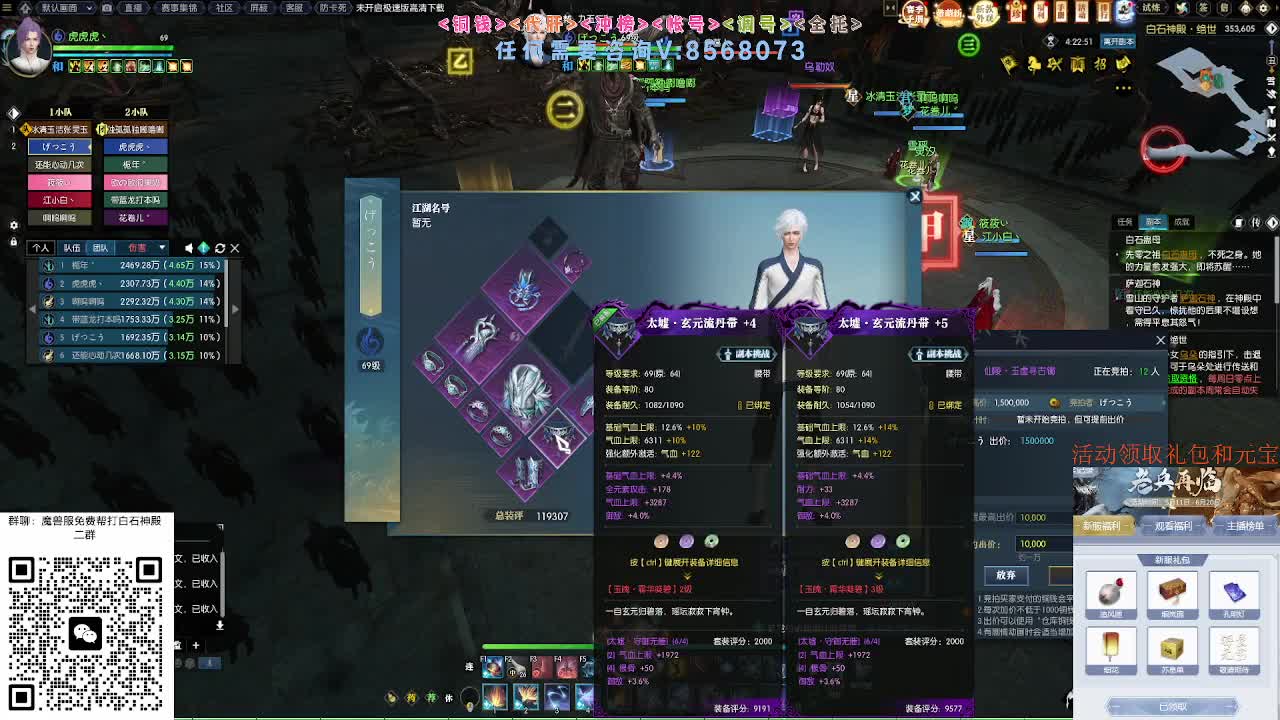Switch to the 团队 tab on damage meter
The image size is (1280, 720).
tap(102, 247)
